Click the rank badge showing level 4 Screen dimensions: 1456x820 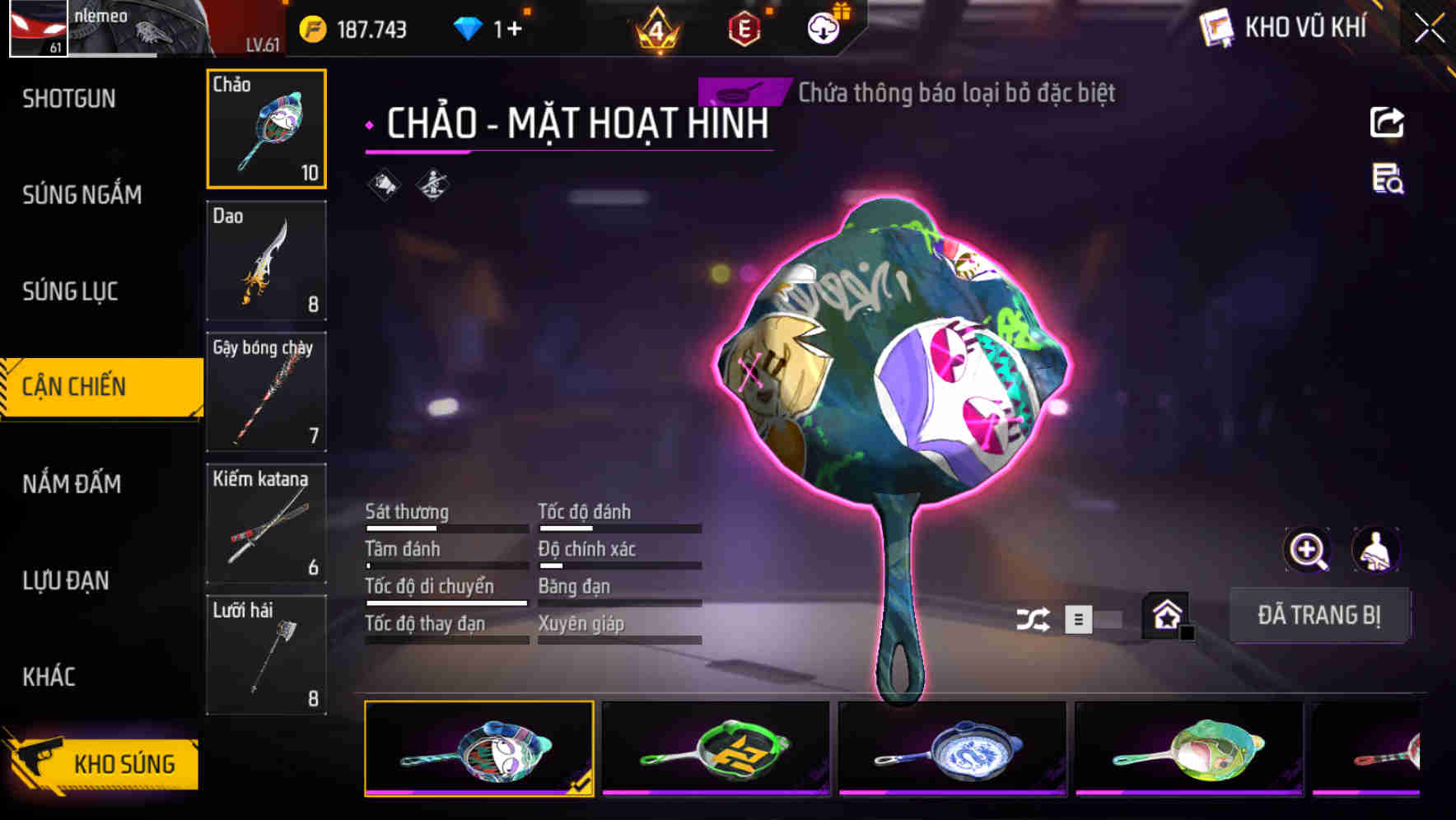[656, 27]
